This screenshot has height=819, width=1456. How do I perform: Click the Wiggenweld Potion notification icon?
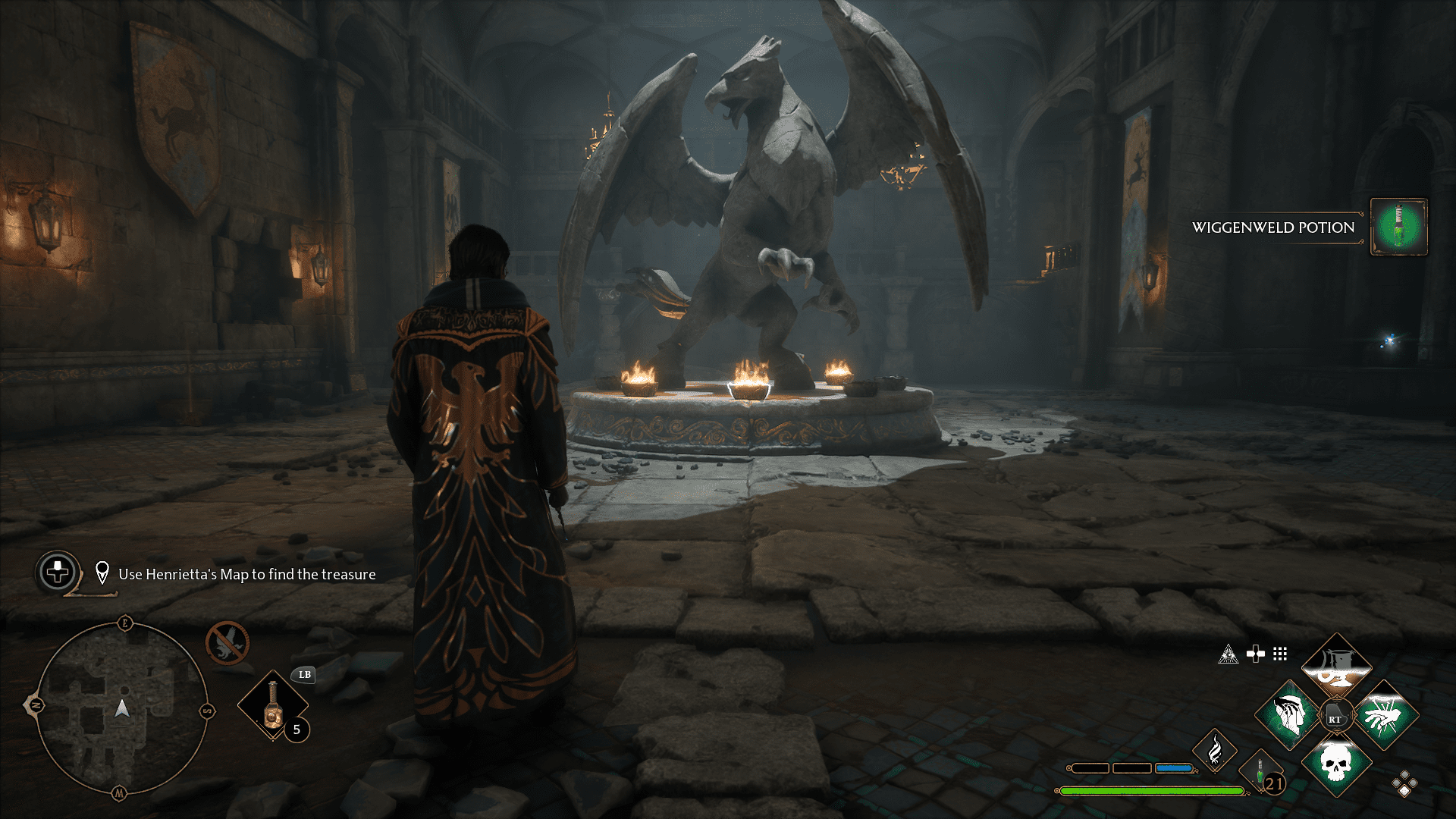coord(1399,227)
